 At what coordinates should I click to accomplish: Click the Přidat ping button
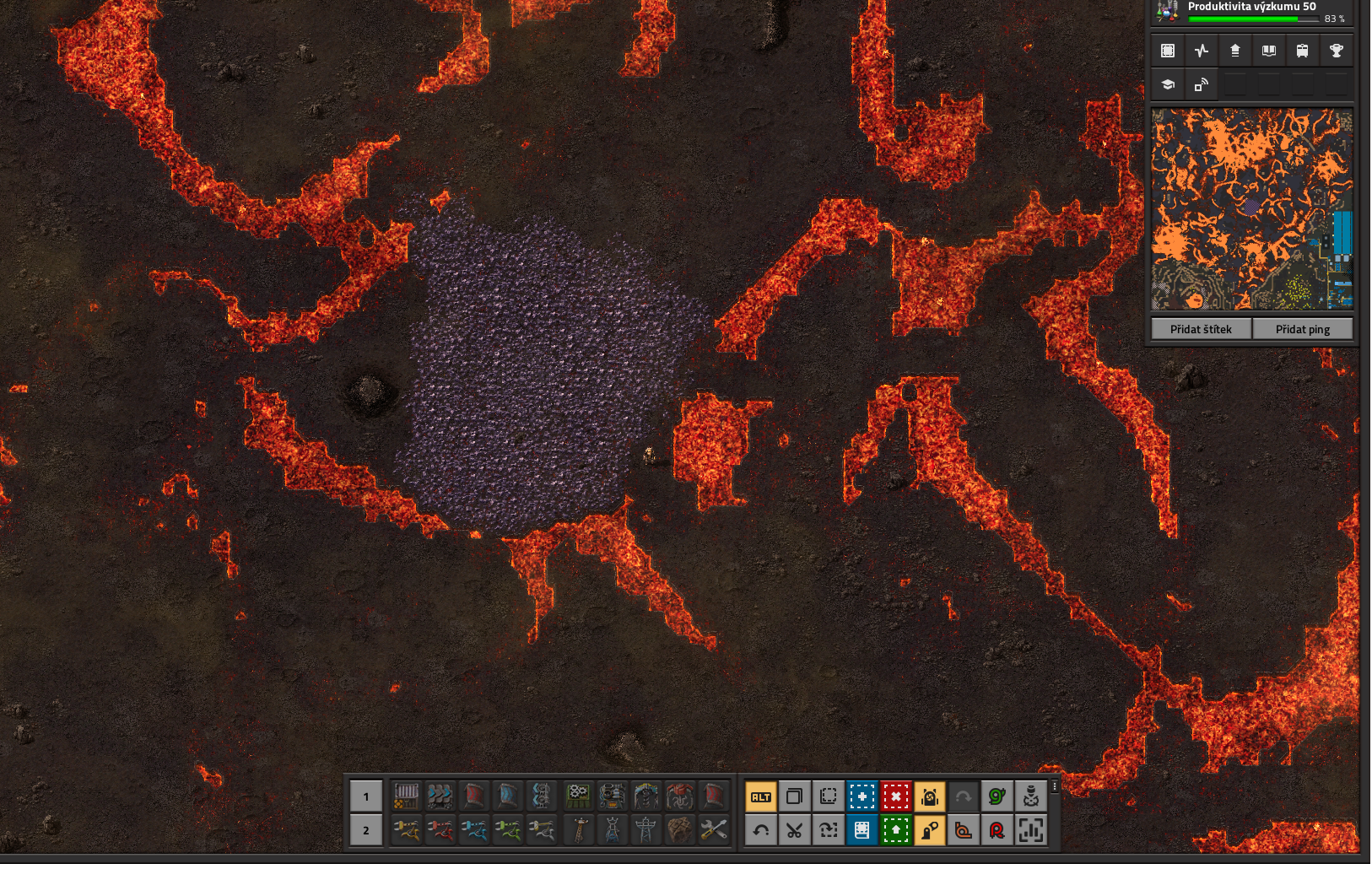pos(1303,329)
